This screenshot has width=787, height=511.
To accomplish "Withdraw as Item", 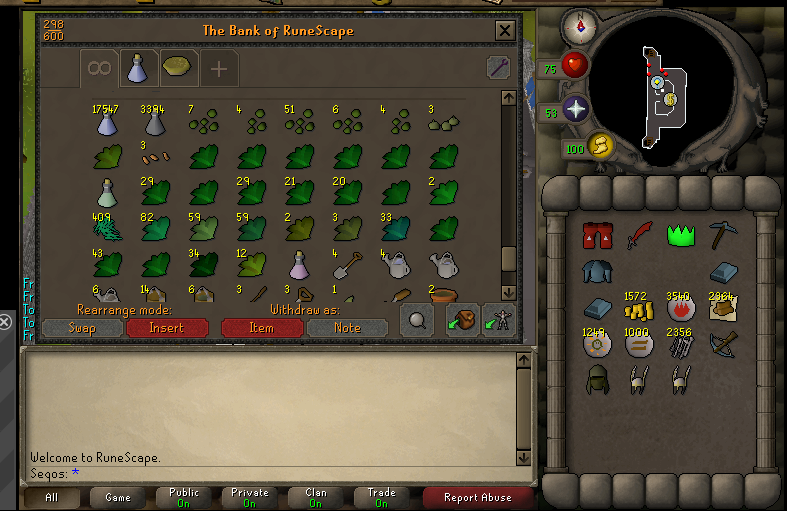I will pos(262,328).
